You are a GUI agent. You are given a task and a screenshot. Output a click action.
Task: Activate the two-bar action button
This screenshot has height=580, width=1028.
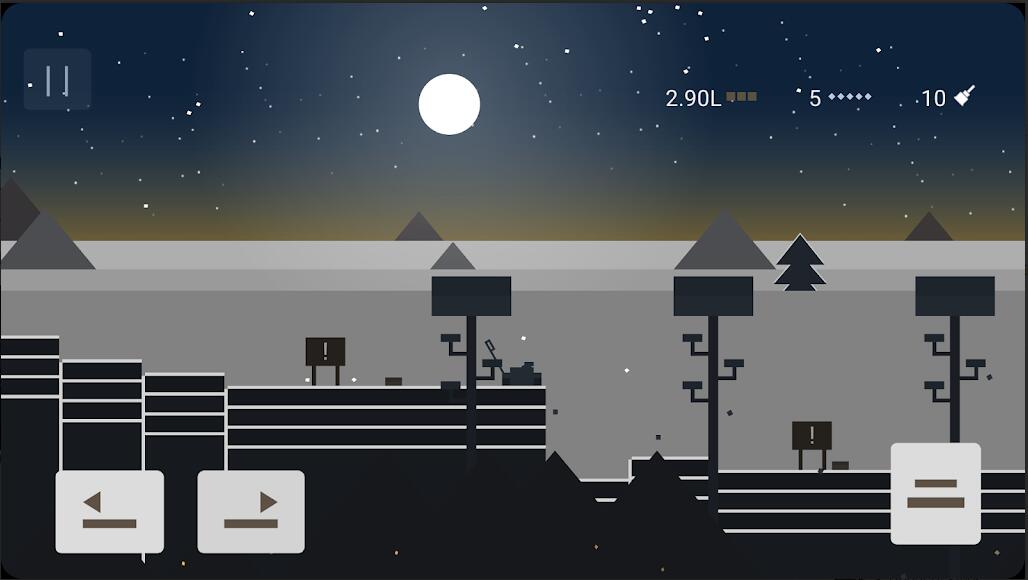935,494
